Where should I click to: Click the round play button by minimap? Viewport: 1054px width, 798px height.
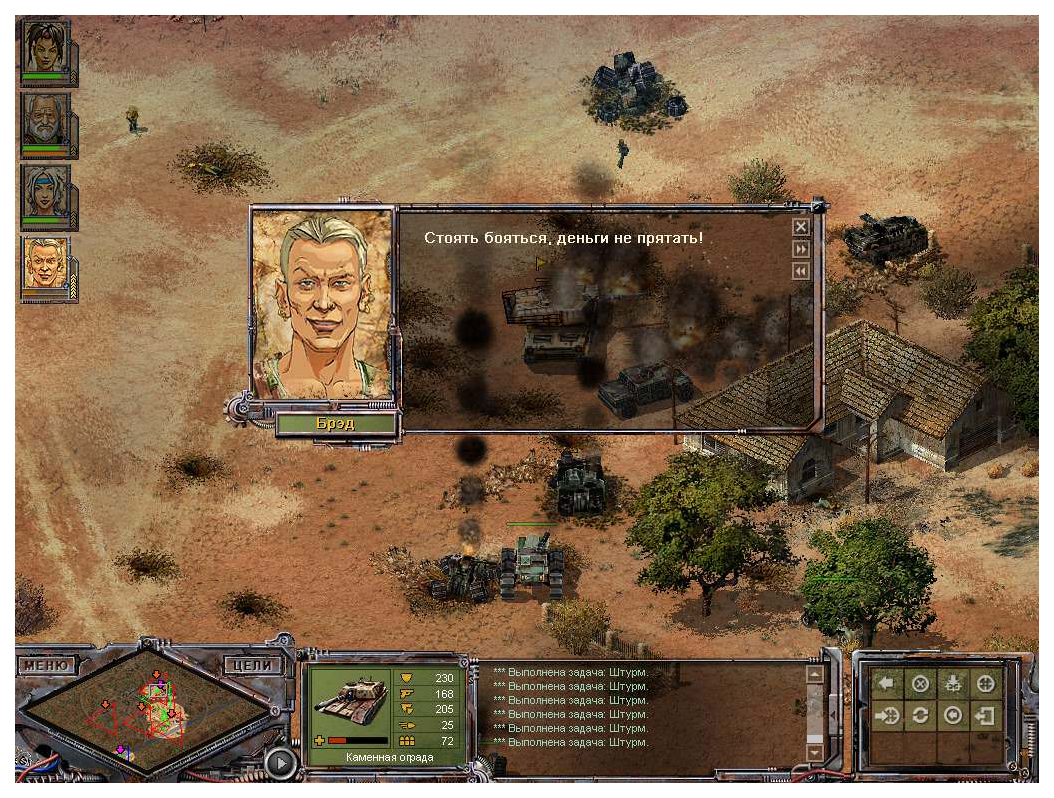tap(283, 764)
